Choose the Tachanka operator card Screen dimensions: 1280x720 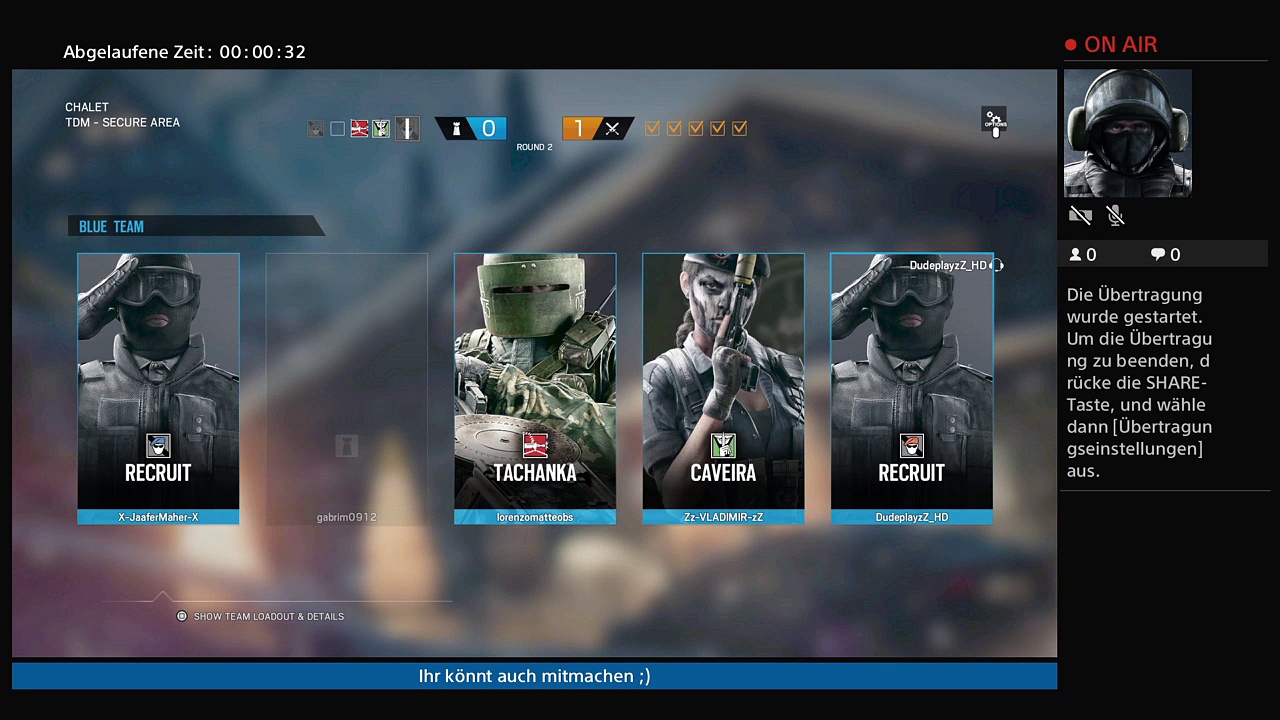click(x=535, y=388)
